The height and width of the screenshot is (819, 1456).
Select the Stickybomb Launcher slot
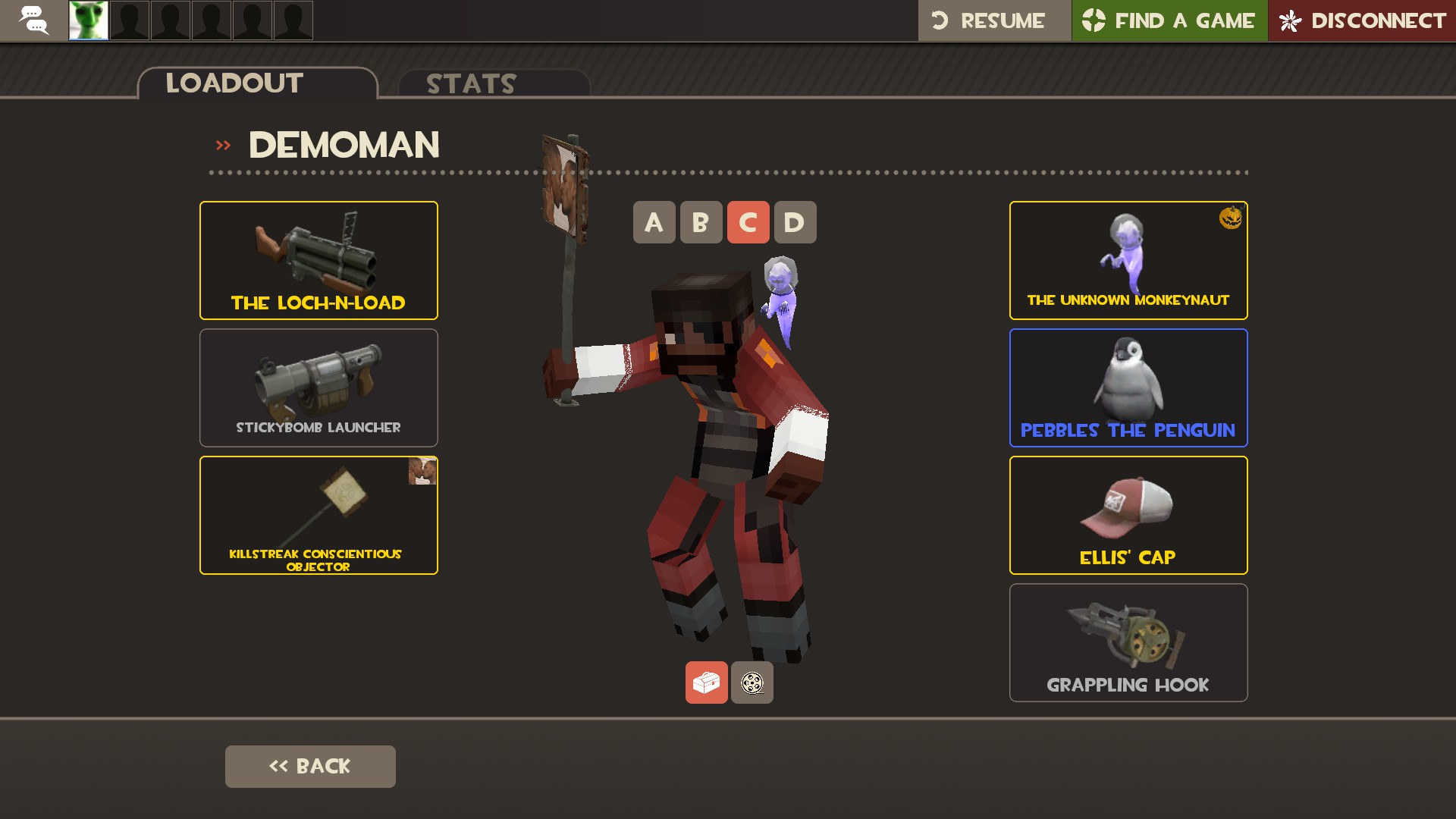click(x=318, y=388)
